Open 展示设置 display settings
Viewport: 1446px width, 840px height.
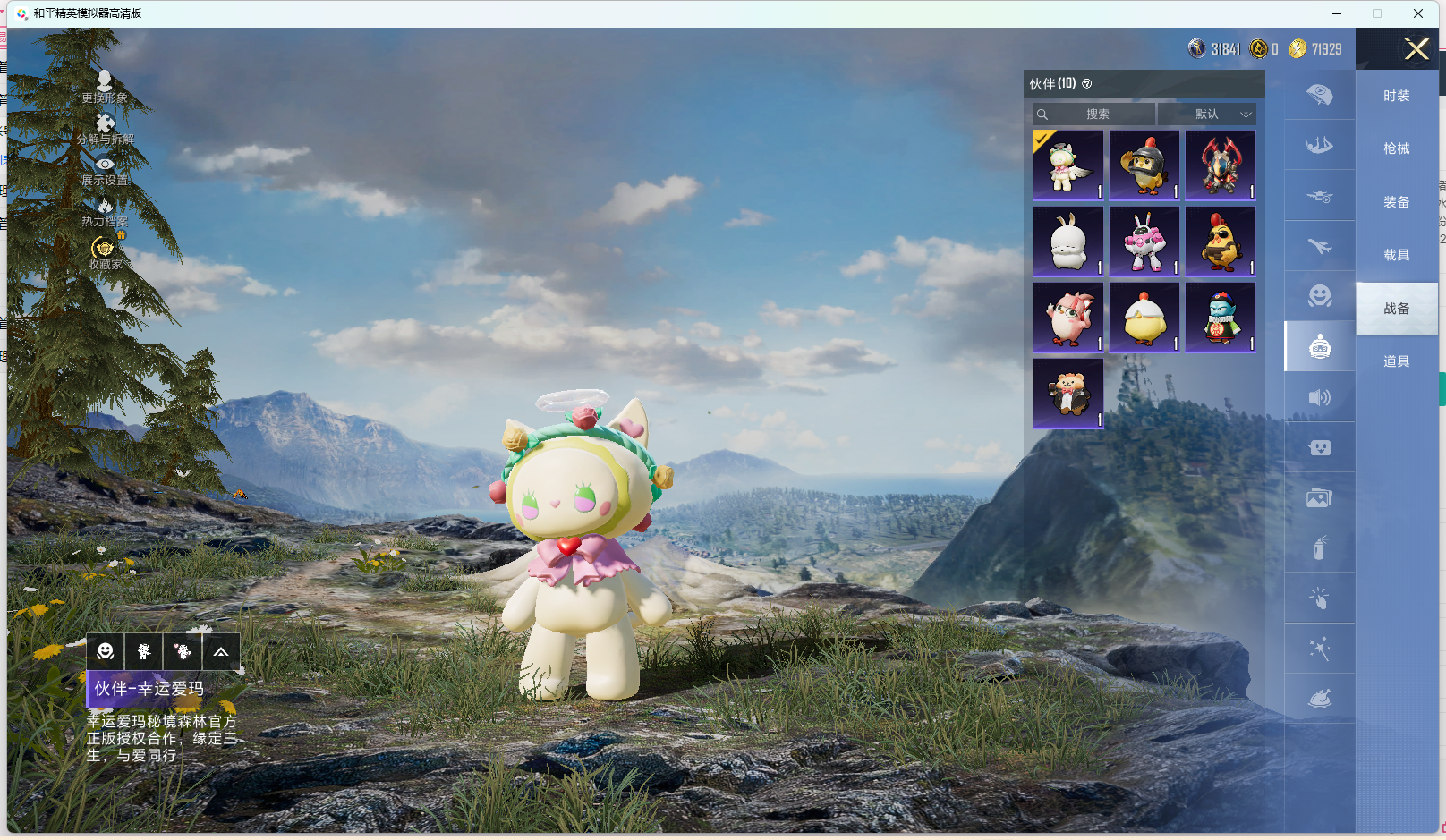point(105,171)
